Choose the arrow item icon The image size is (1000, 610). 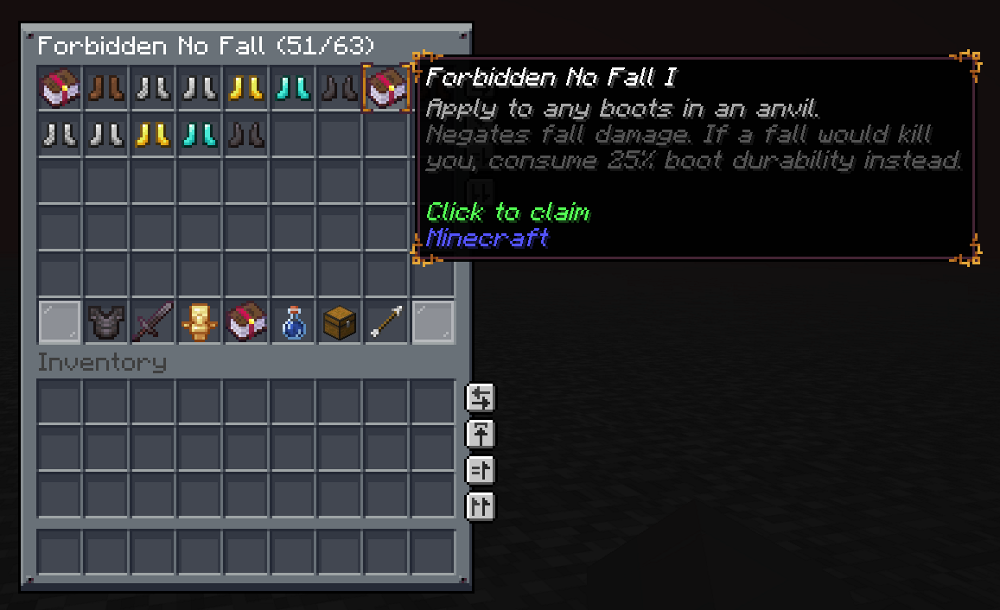[386, 322]
